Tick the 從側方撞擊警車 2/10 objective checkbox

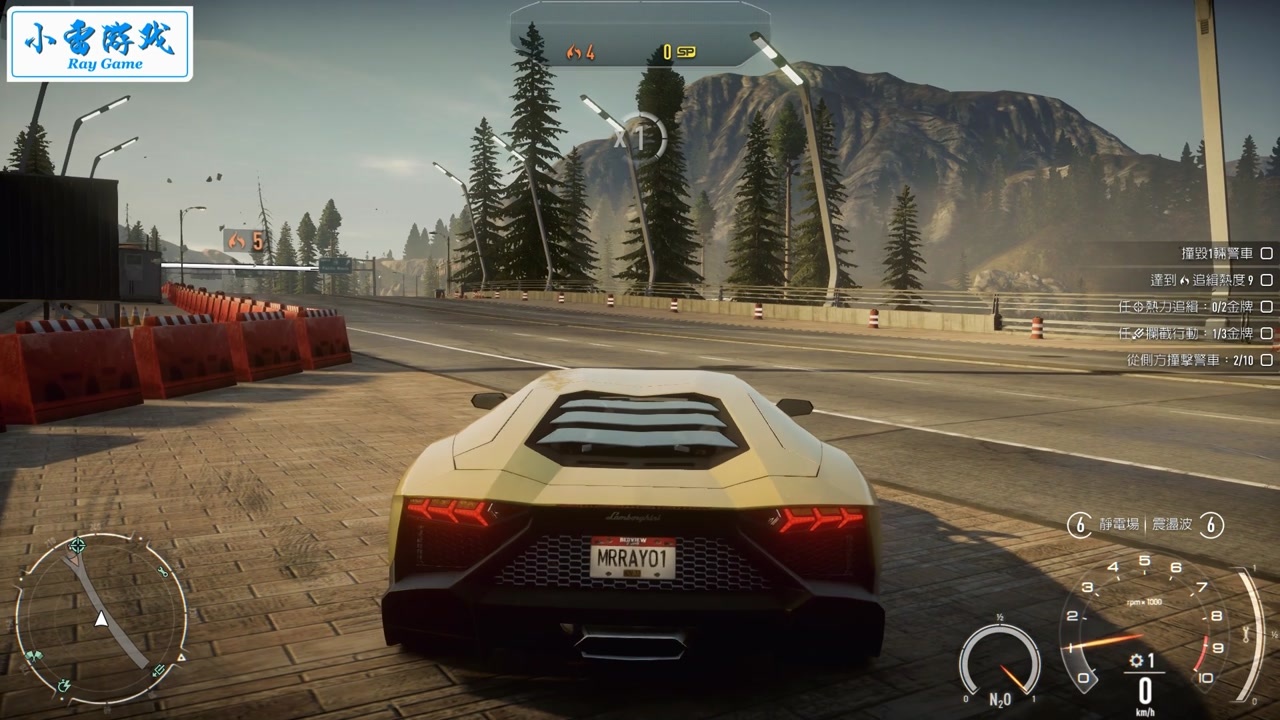pyautogui.click(x=1266, y=359)
